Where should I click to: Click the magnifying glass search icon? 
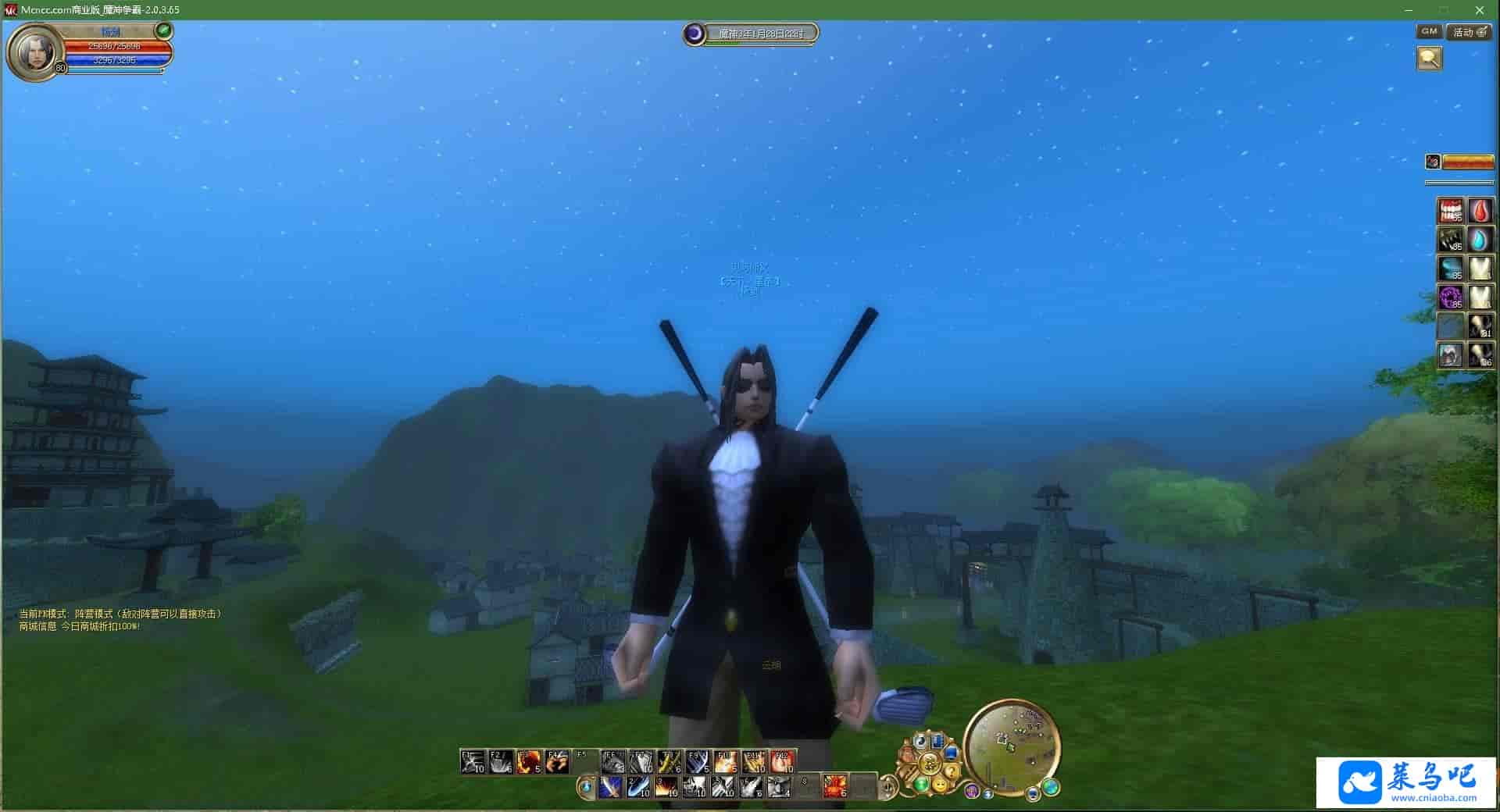click(x=1429, y=59)
